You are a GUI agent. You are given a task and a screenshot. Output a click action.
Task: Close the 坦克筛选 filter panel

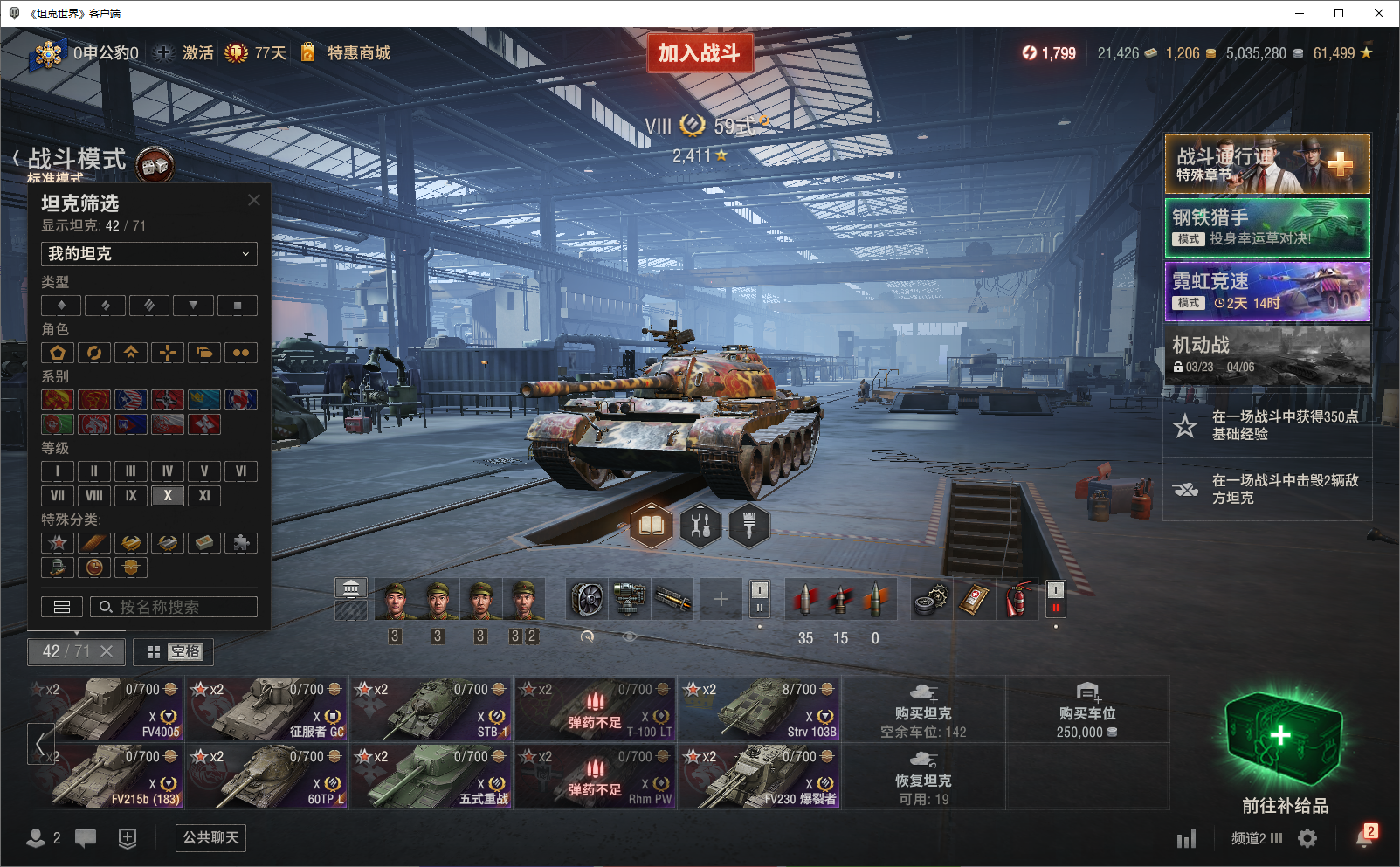click(254, 200)
